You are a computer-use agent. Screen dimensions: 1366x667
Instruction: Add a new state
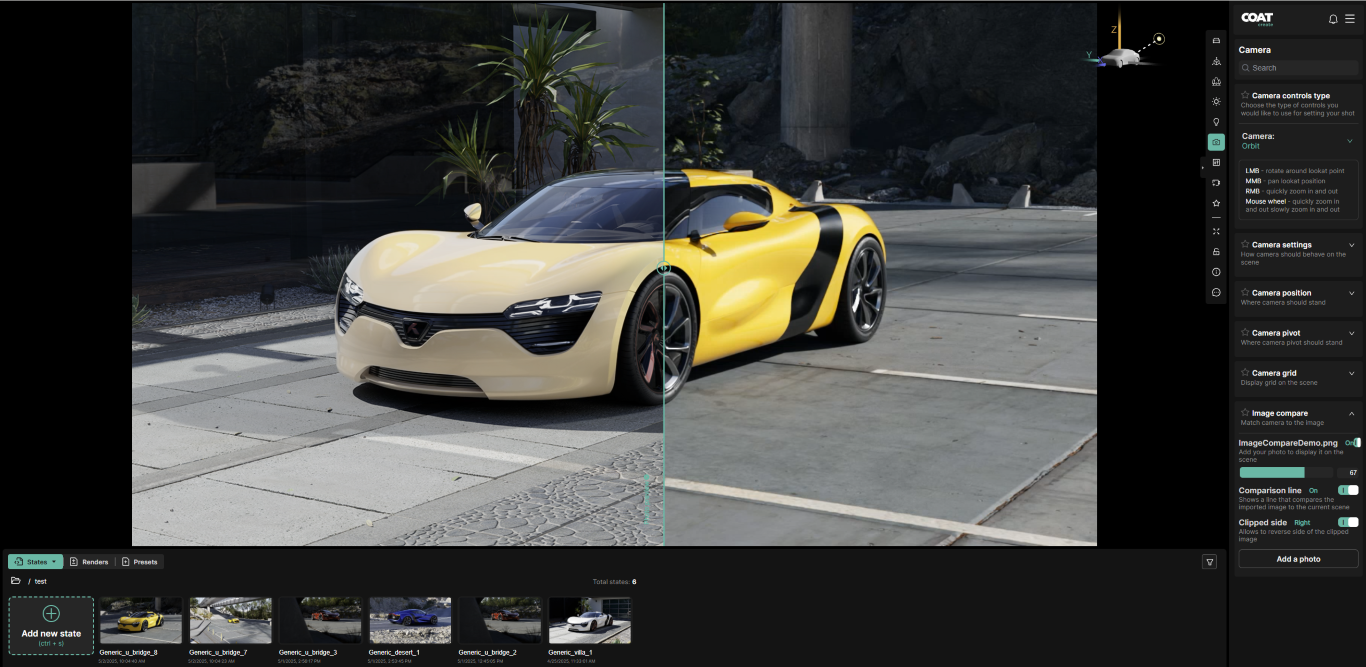pyautogui.click(x=51, y=625)
